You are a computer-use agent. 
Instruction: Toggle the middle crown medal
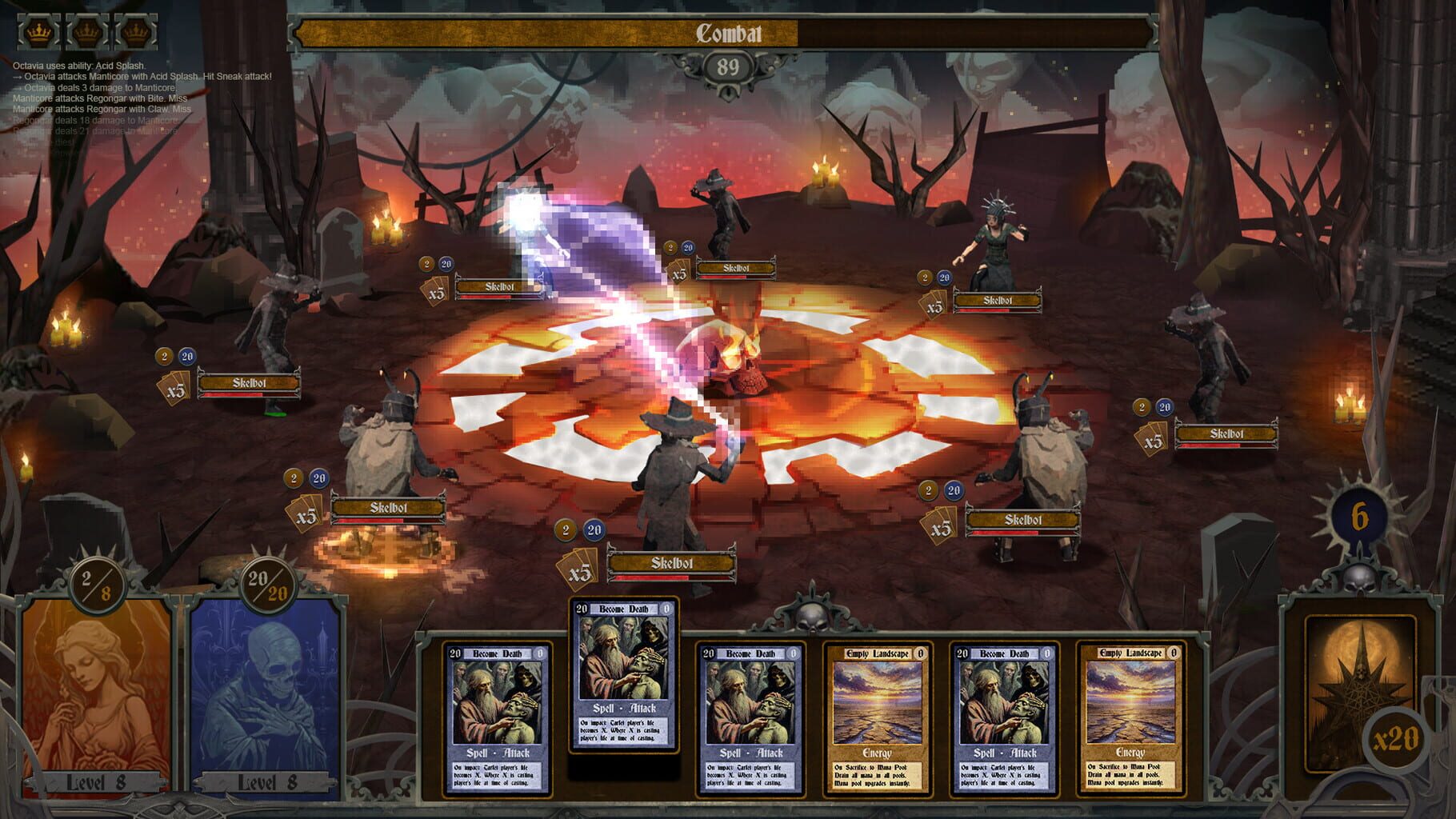[x=85, y=31]
